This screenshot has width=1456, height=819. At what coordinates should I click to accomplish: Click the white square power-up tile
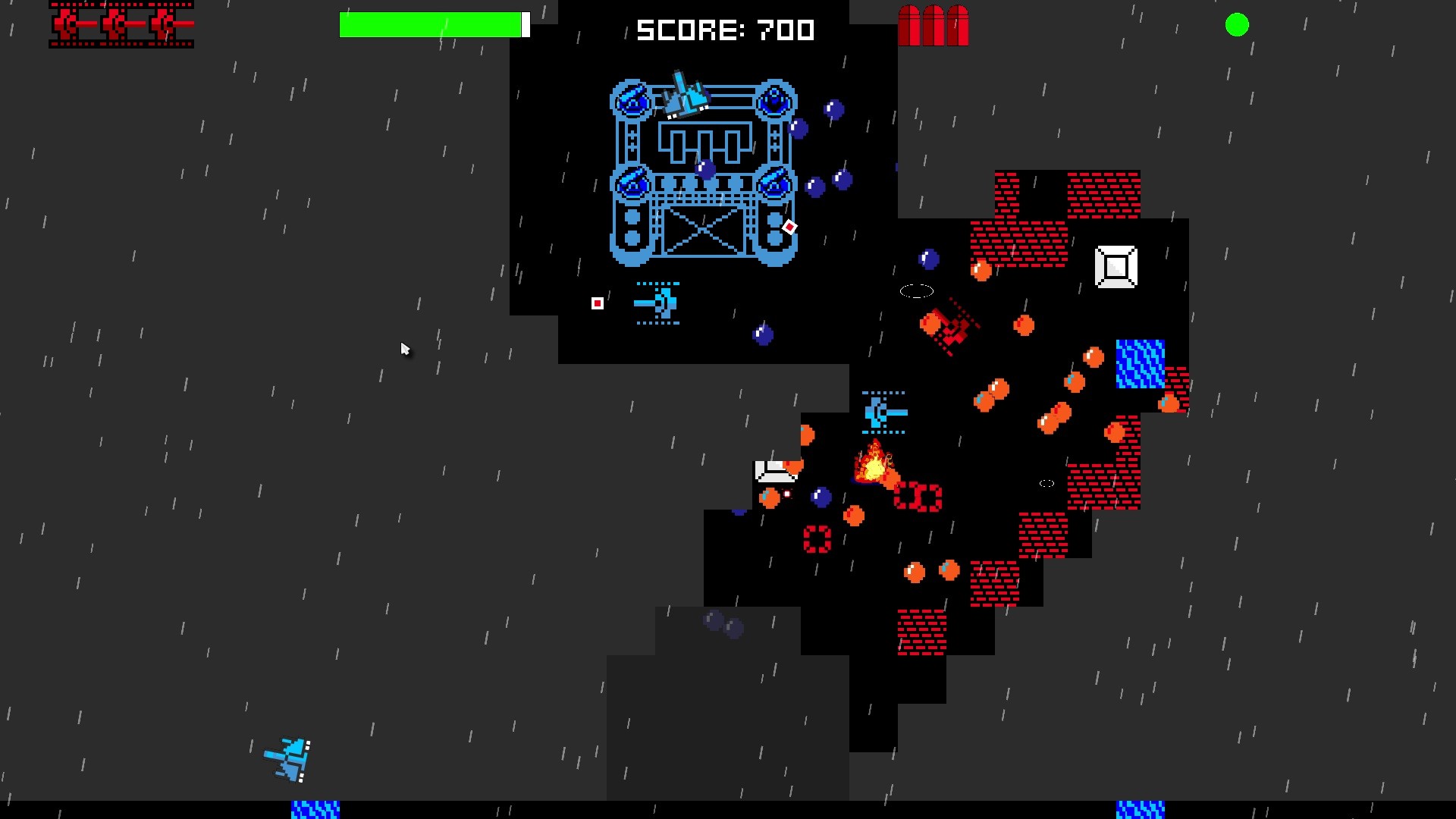click(1116, 266)
